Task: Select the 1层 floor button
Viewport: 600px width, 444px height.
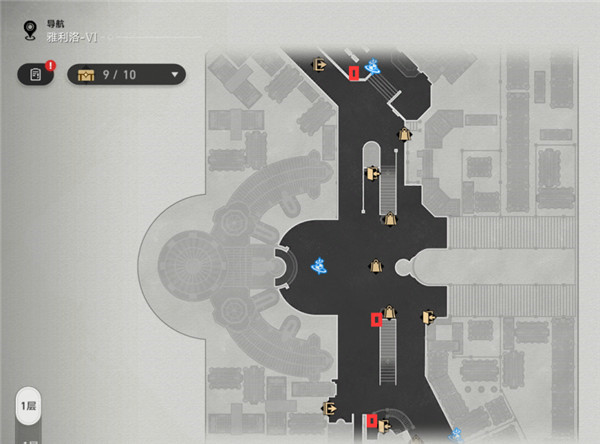Action: 28,407
